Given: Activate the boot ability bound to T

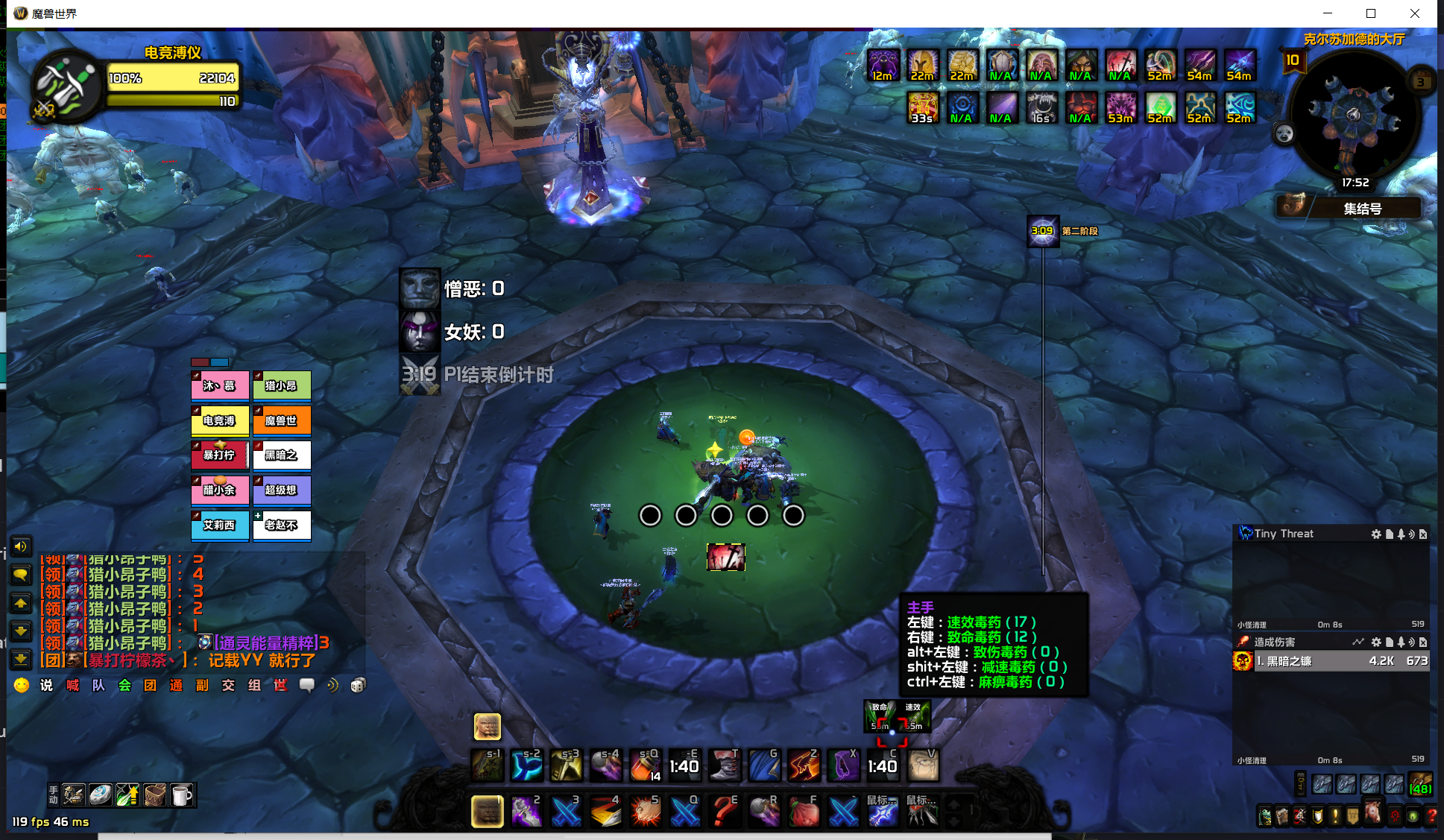Looking at the screenshot, I should coord(724,765).
